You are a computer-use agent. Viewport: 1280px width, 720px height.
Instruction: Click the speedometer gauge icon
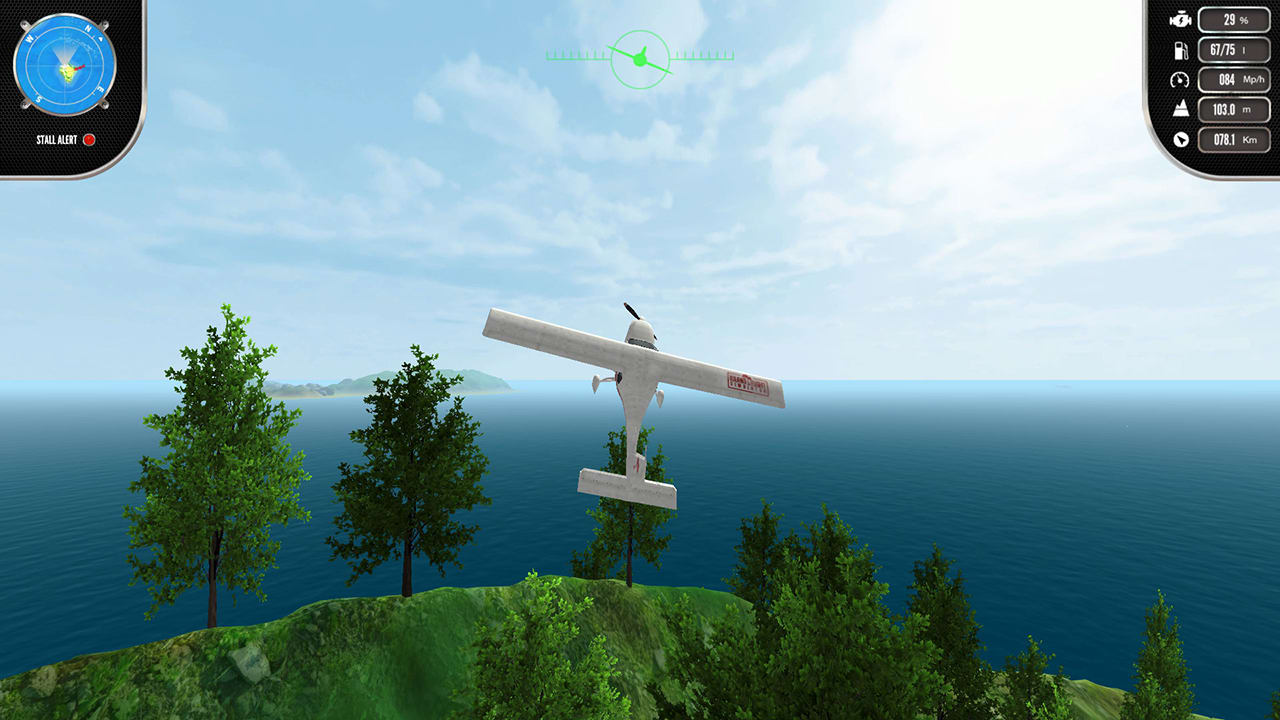click(x=1182, y=79)
